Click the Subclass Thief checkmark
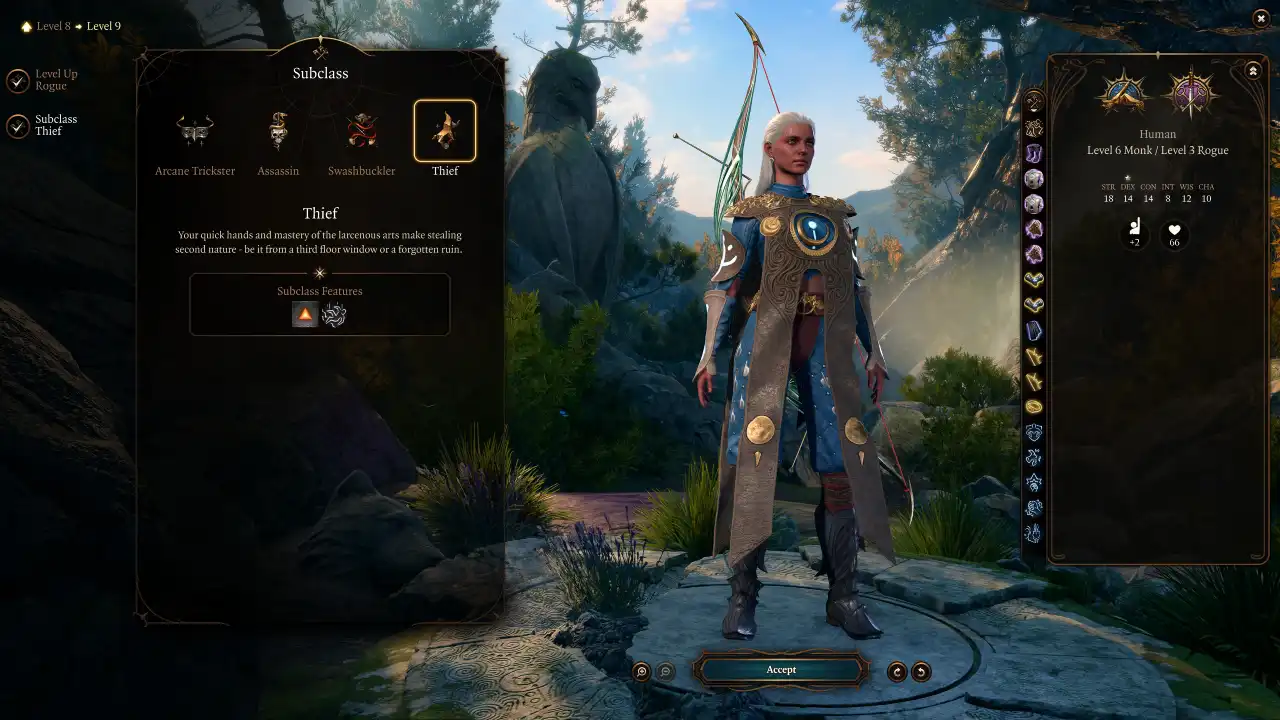Viewport: 1280px width, 720px height. [x=17, y=125]
